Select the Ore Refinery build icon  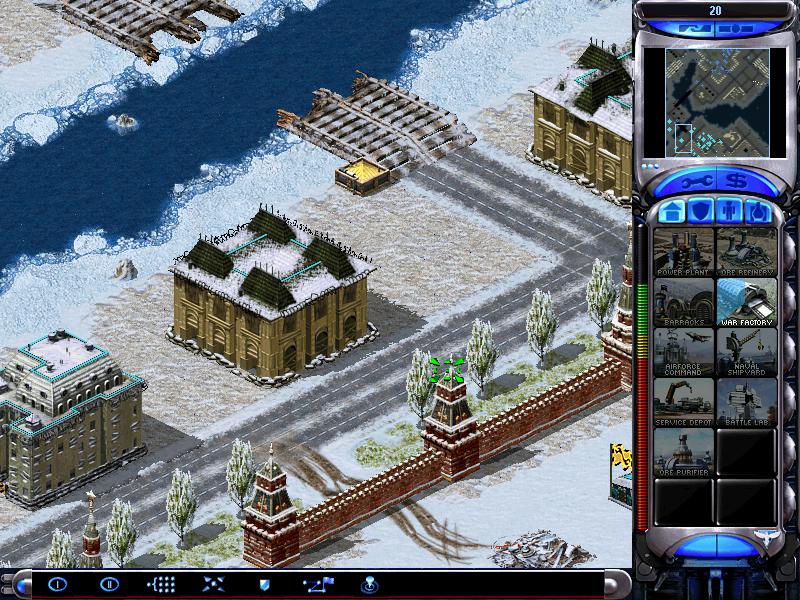[746, 252]
